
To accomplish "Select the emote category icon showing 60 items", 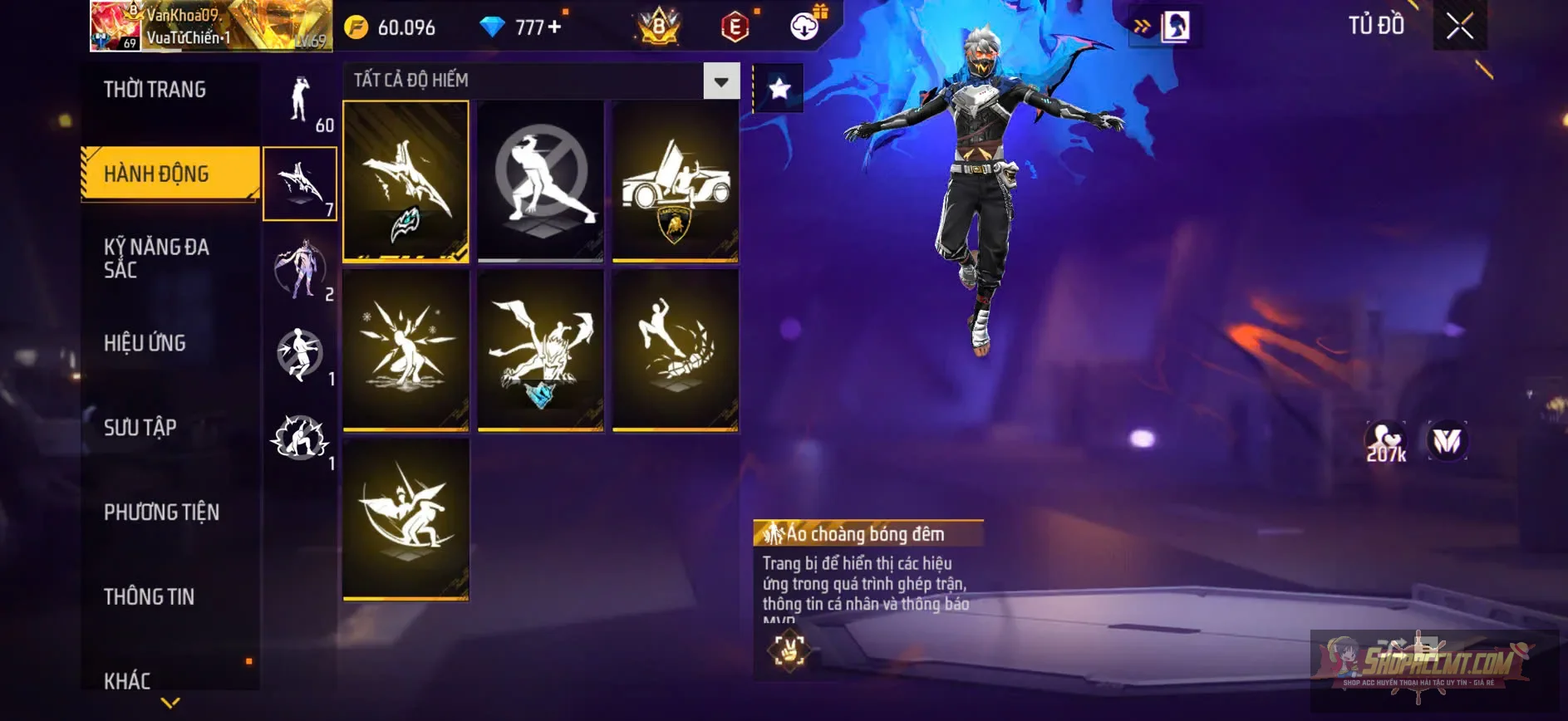I will click(x=300, y=100).
